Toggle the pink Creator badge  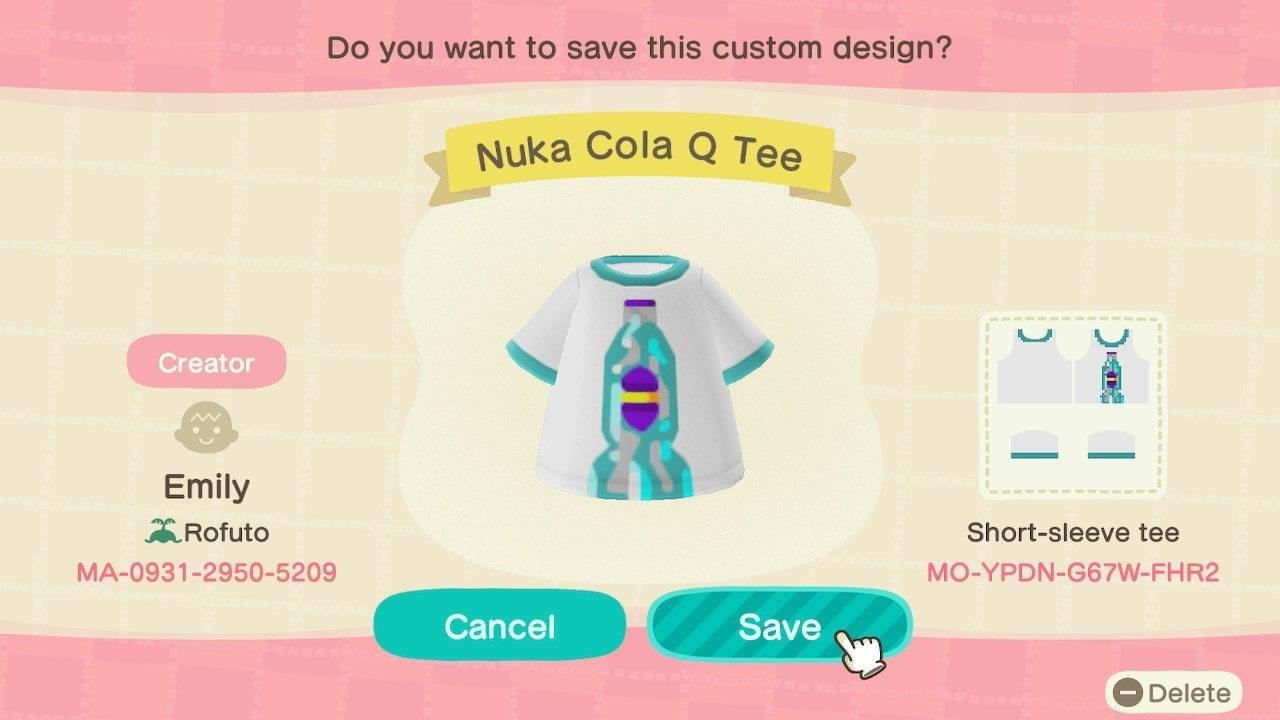tap(205, 362)
